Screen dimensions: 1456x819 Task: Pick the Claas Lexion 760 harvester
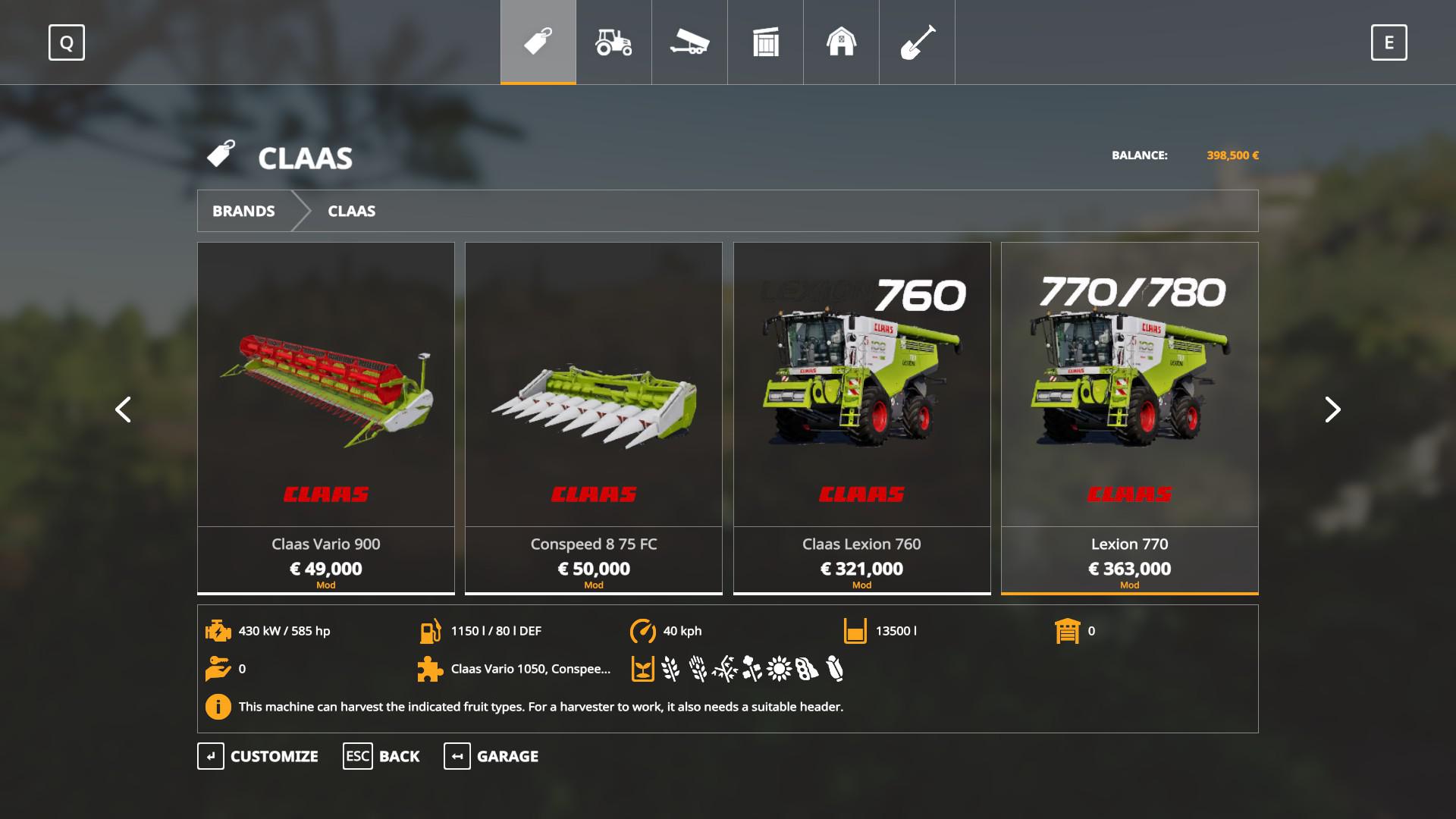tap(861, 417)
